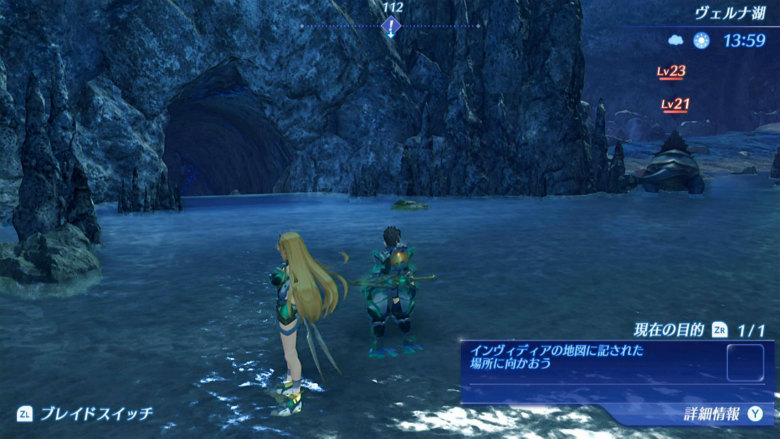Select the Lv21 enemy level tag

[675, 104]
